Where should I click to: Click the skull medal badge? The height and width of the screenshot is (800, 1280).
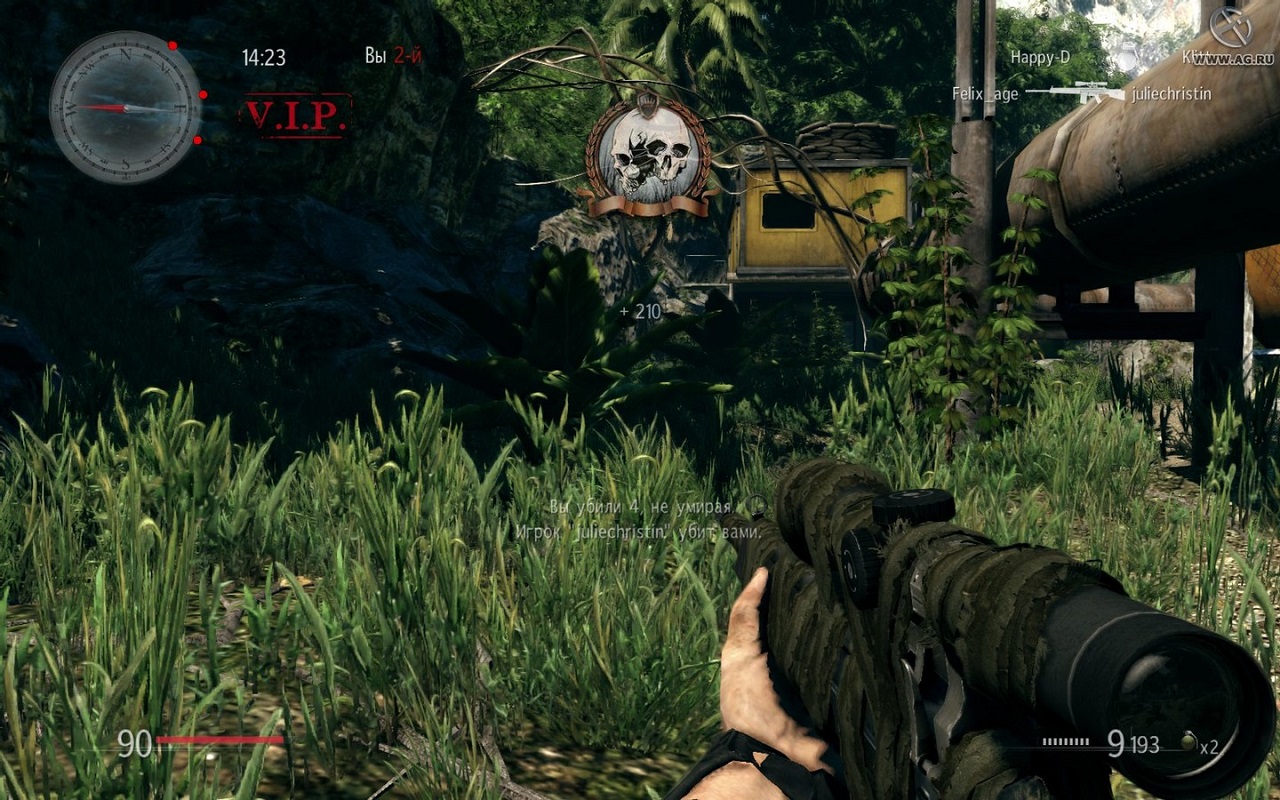coord(650,158)
